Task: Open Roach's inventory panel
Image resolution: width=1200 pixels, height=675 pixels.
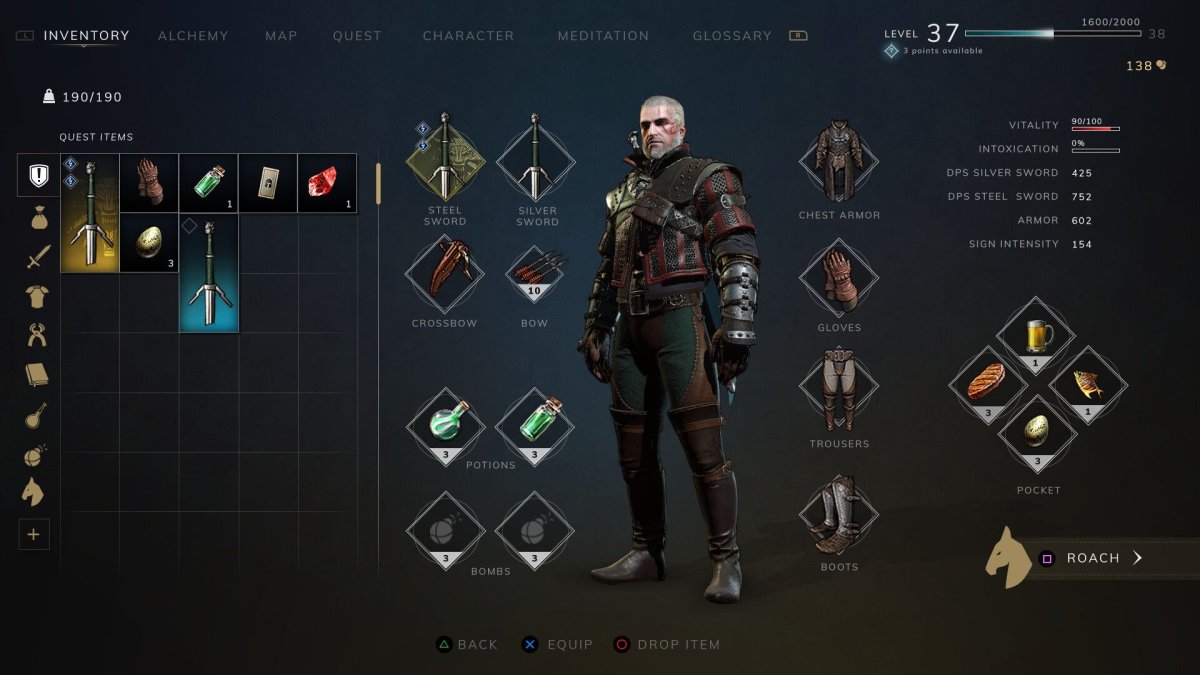Action: point(1092,558)
